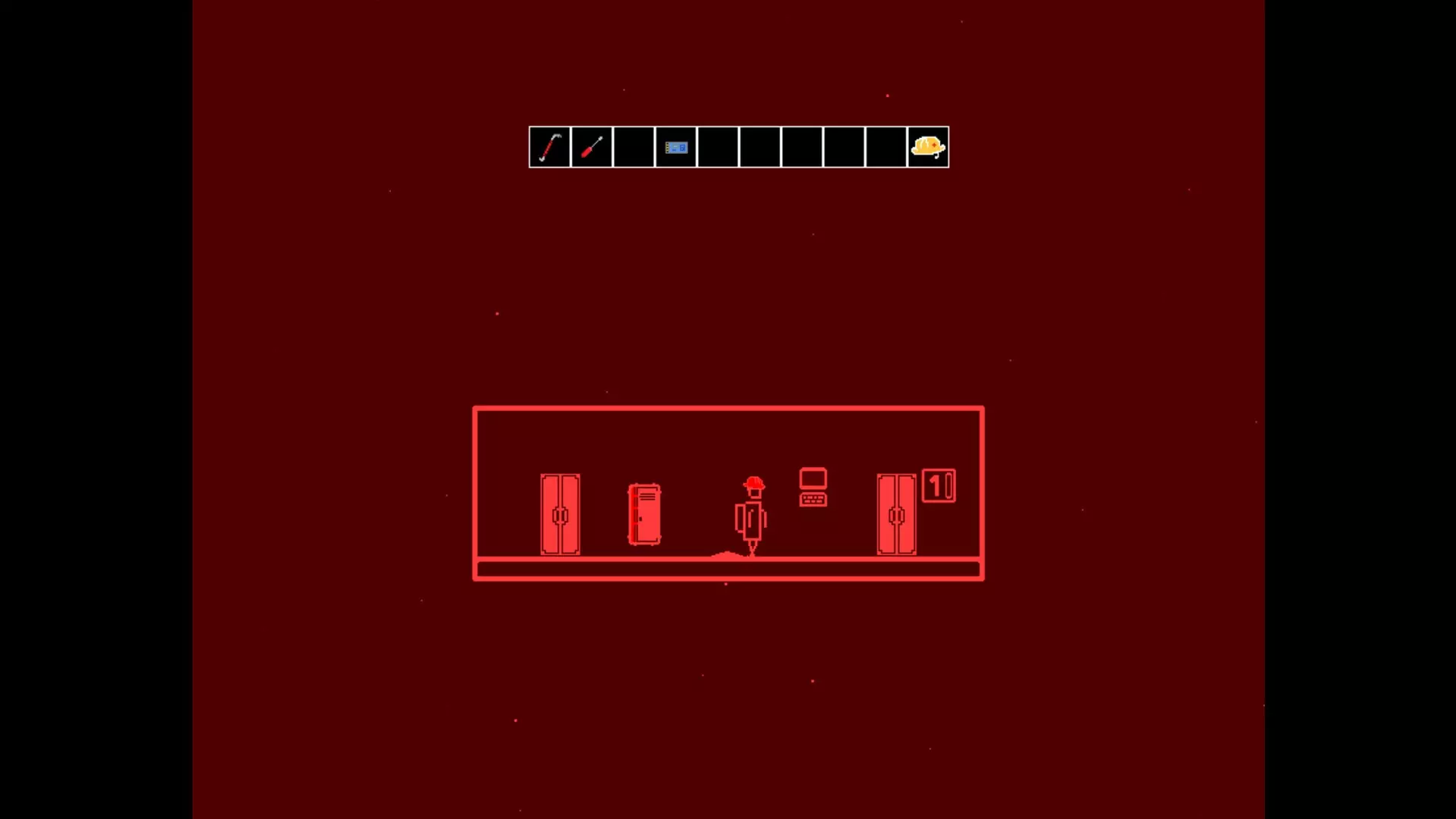Open the left elevator double doors
1456x819 pixels.
[x=559, y=516]
